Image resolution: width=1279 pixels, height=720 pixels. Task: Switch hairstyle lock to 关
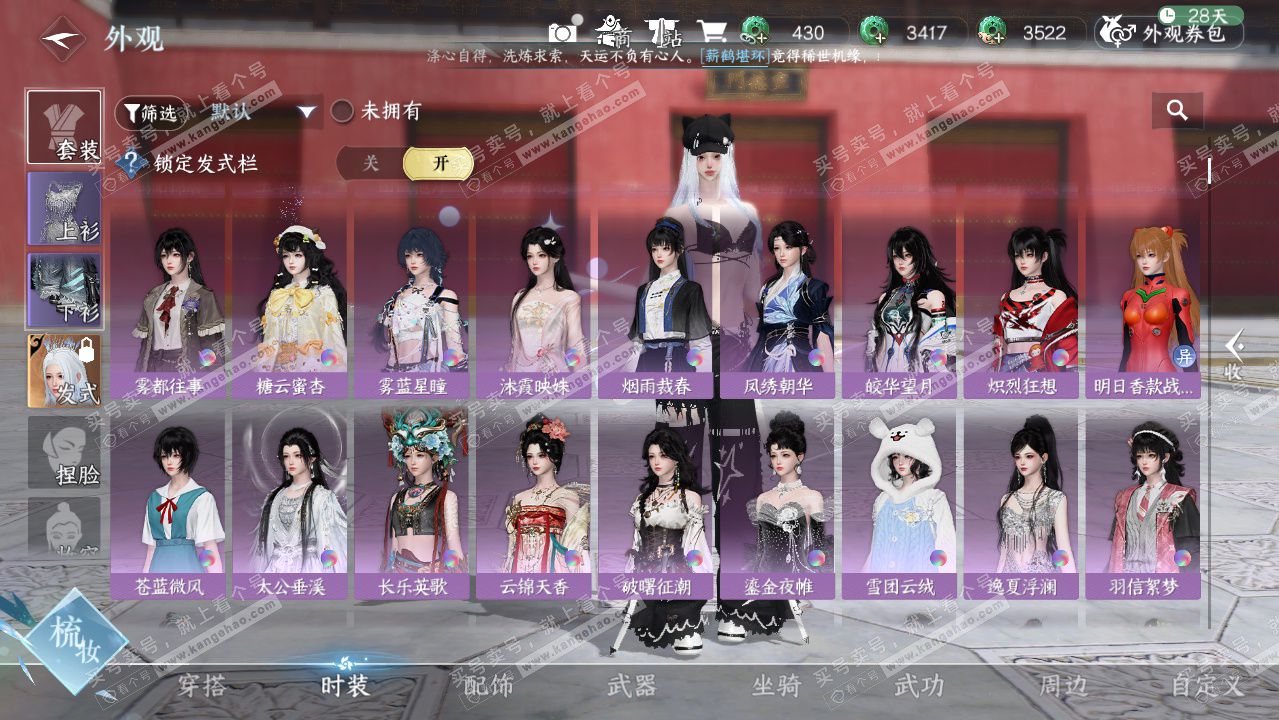pyautogui.click(x=371, y=163)
